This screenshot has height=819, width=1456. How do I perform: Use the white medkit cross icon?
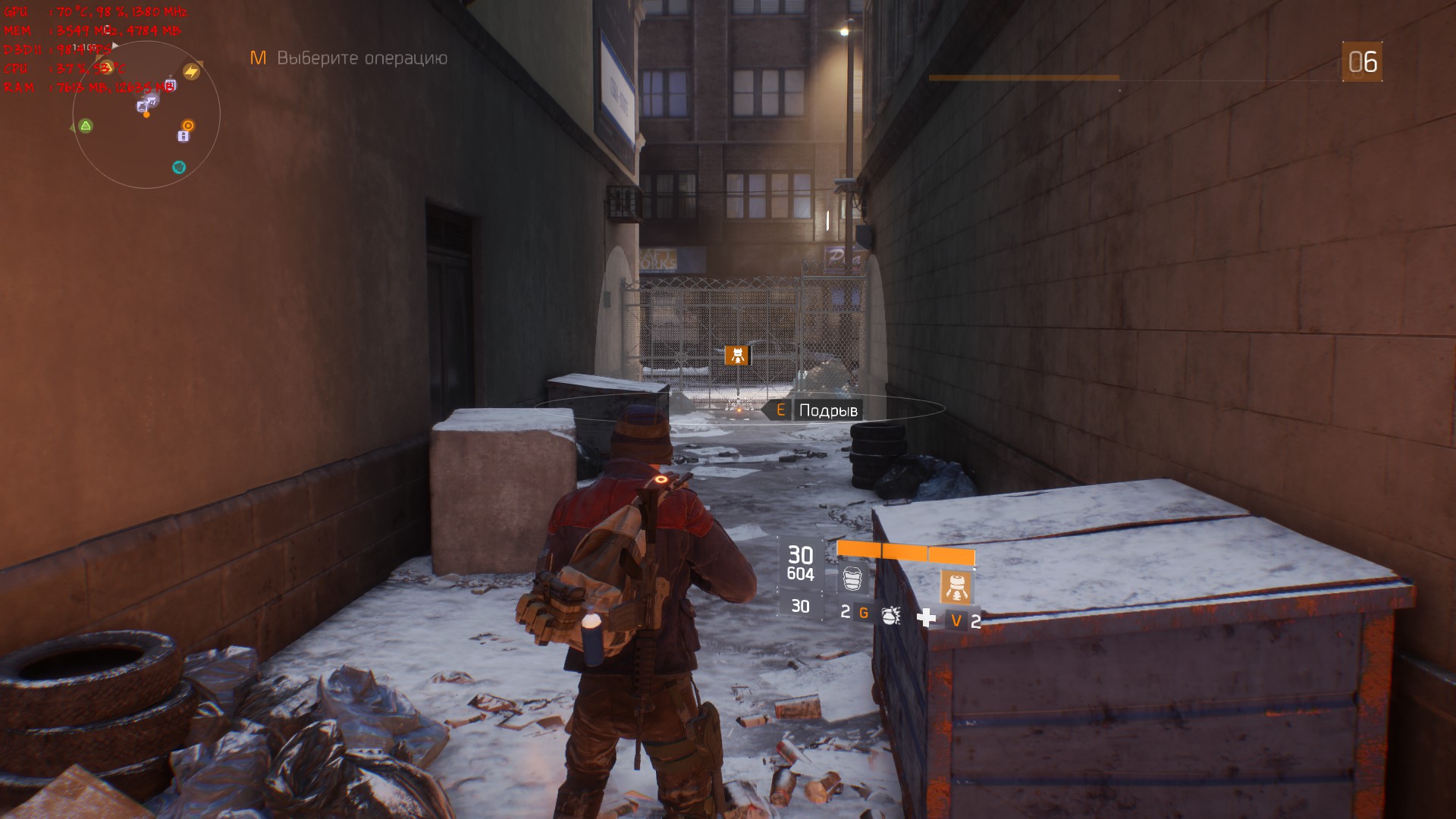926,618
